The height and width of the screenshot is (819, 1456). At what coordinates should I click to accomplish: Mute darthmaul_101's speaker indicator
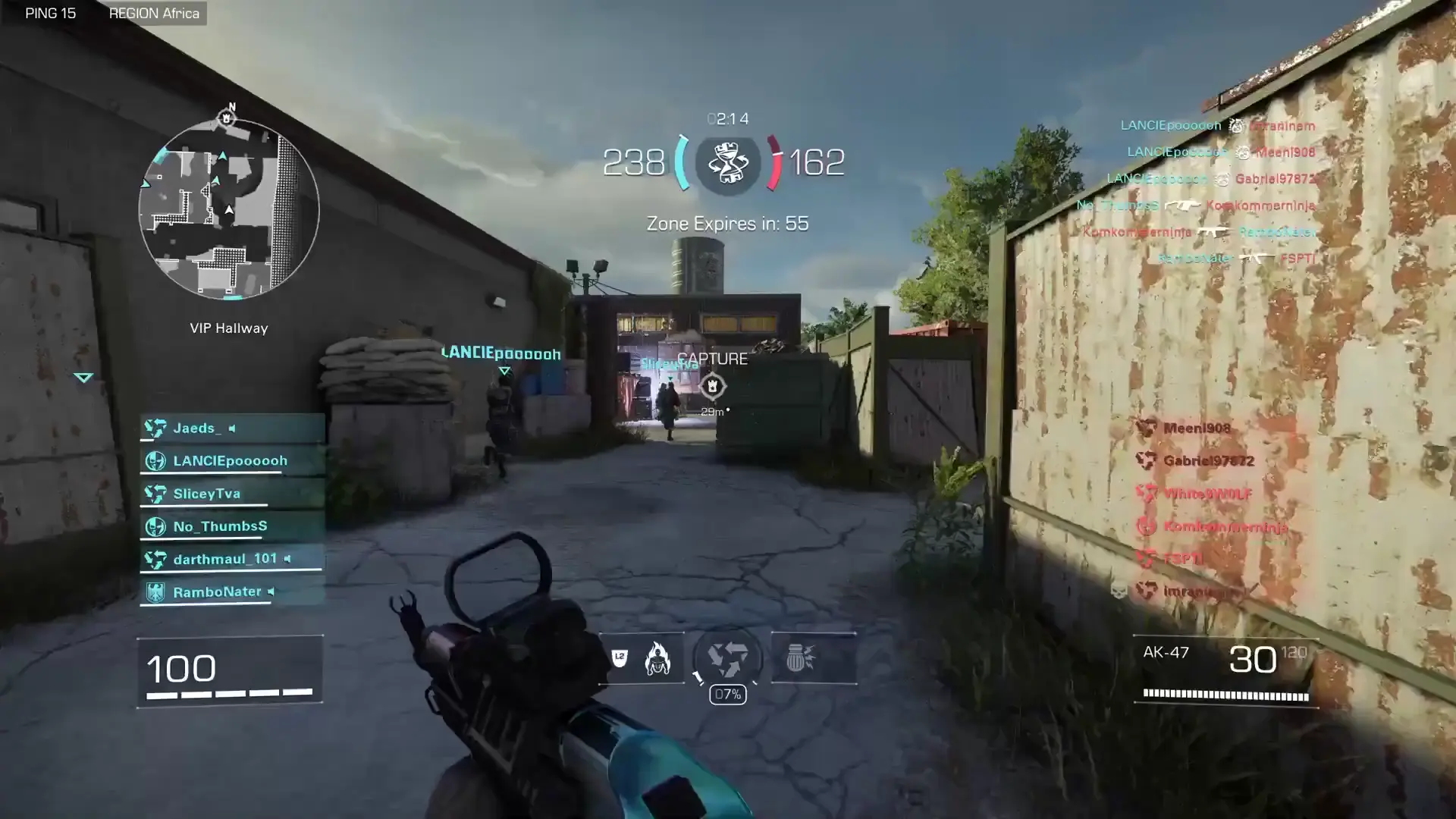(286, 559)
